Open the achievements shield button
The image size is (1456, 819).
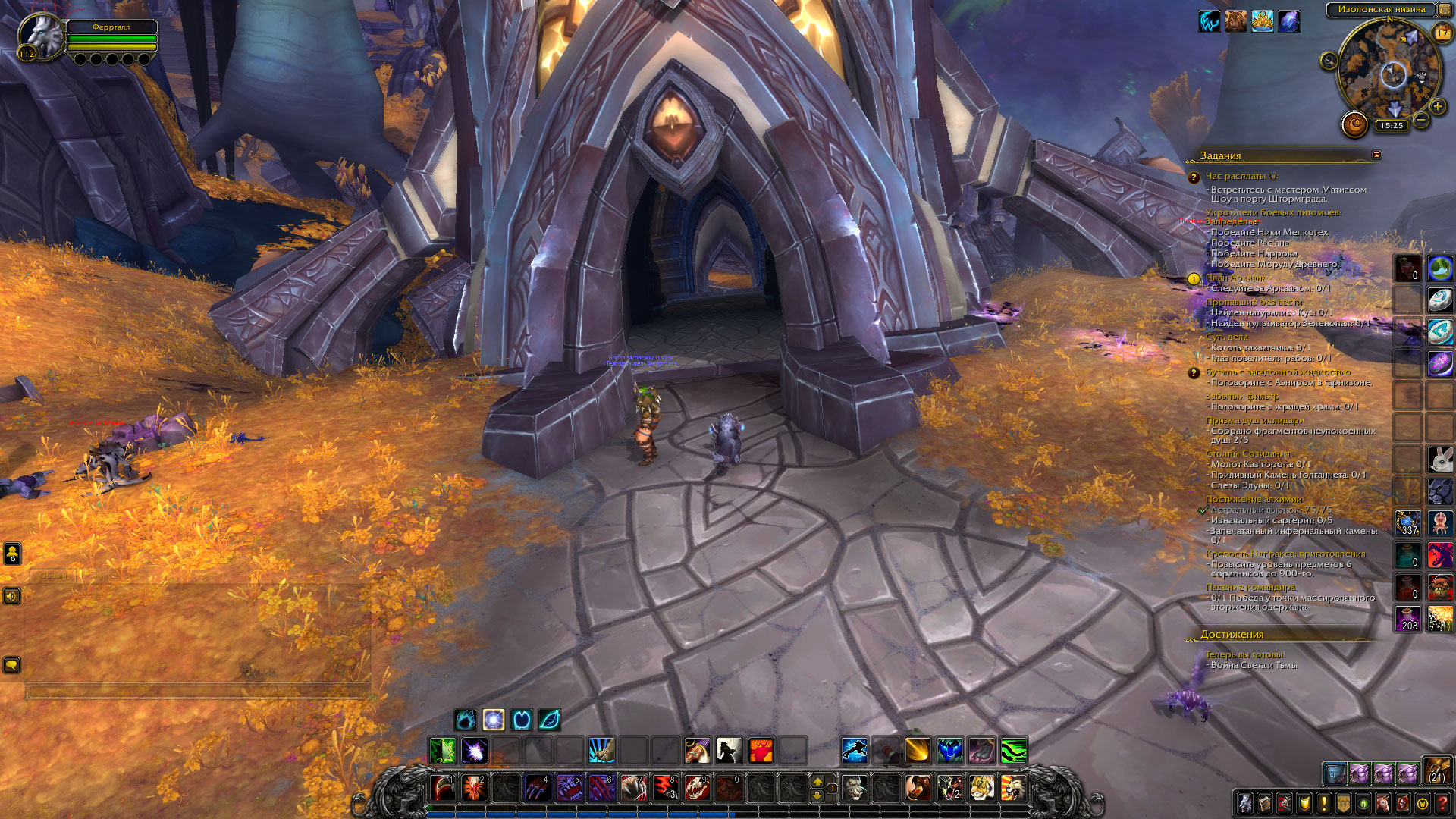[1304, 803]
